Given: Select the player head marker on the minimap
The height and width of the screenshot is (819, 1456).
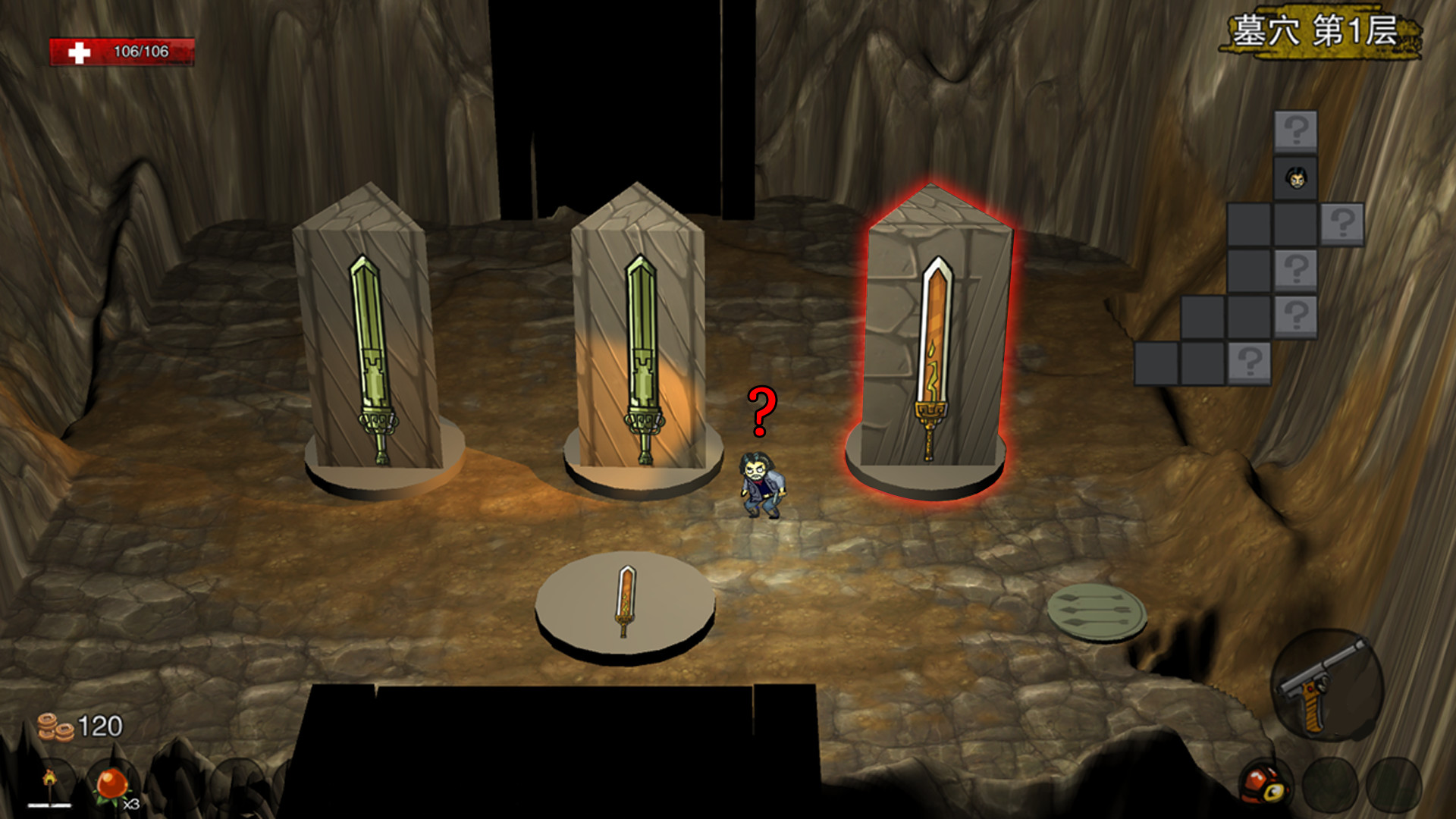Looking at the screenshot, I should tap(1297, 179).
